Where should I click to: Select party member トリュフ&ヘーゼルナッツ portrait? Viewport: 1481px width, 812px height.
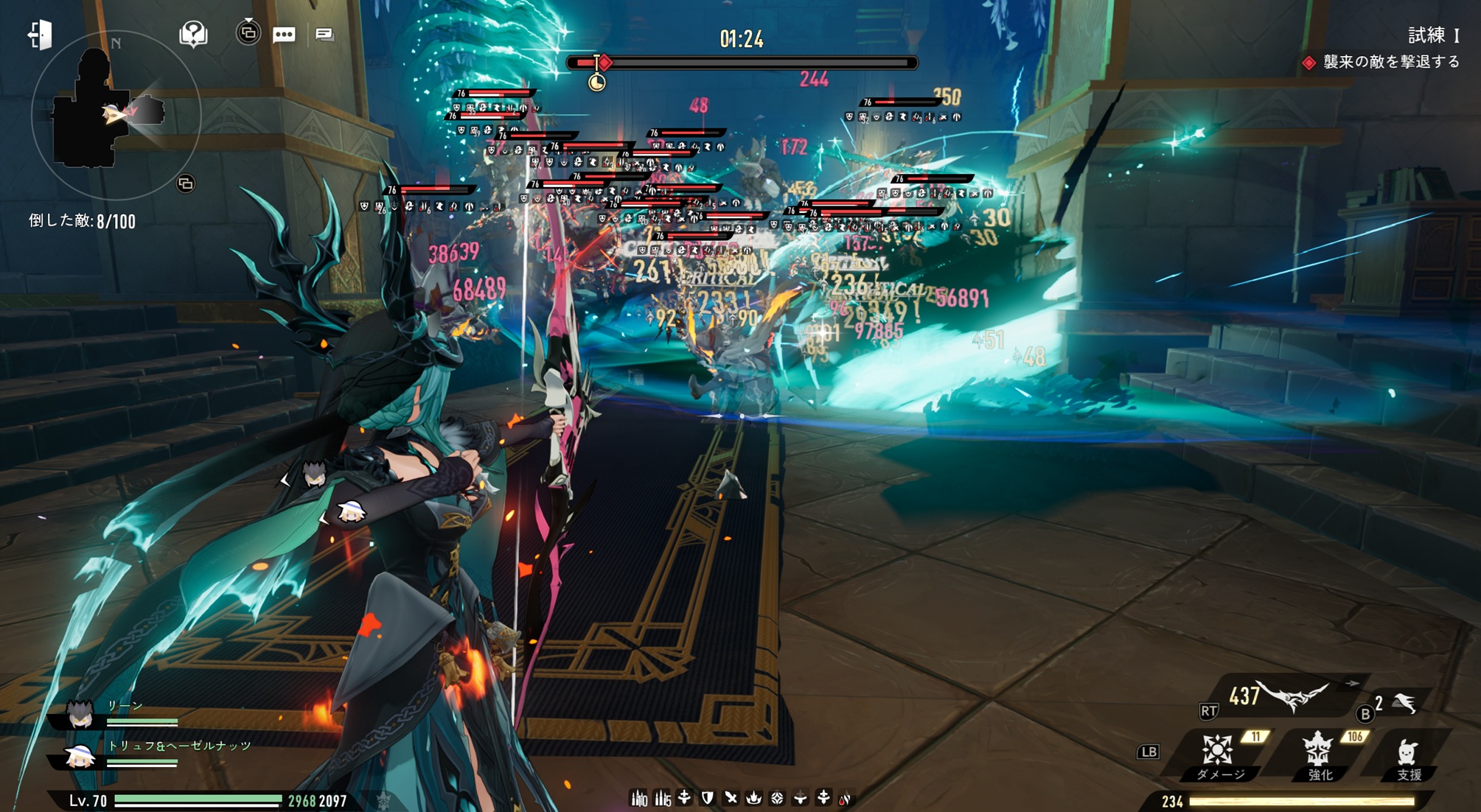coord(80,755)
